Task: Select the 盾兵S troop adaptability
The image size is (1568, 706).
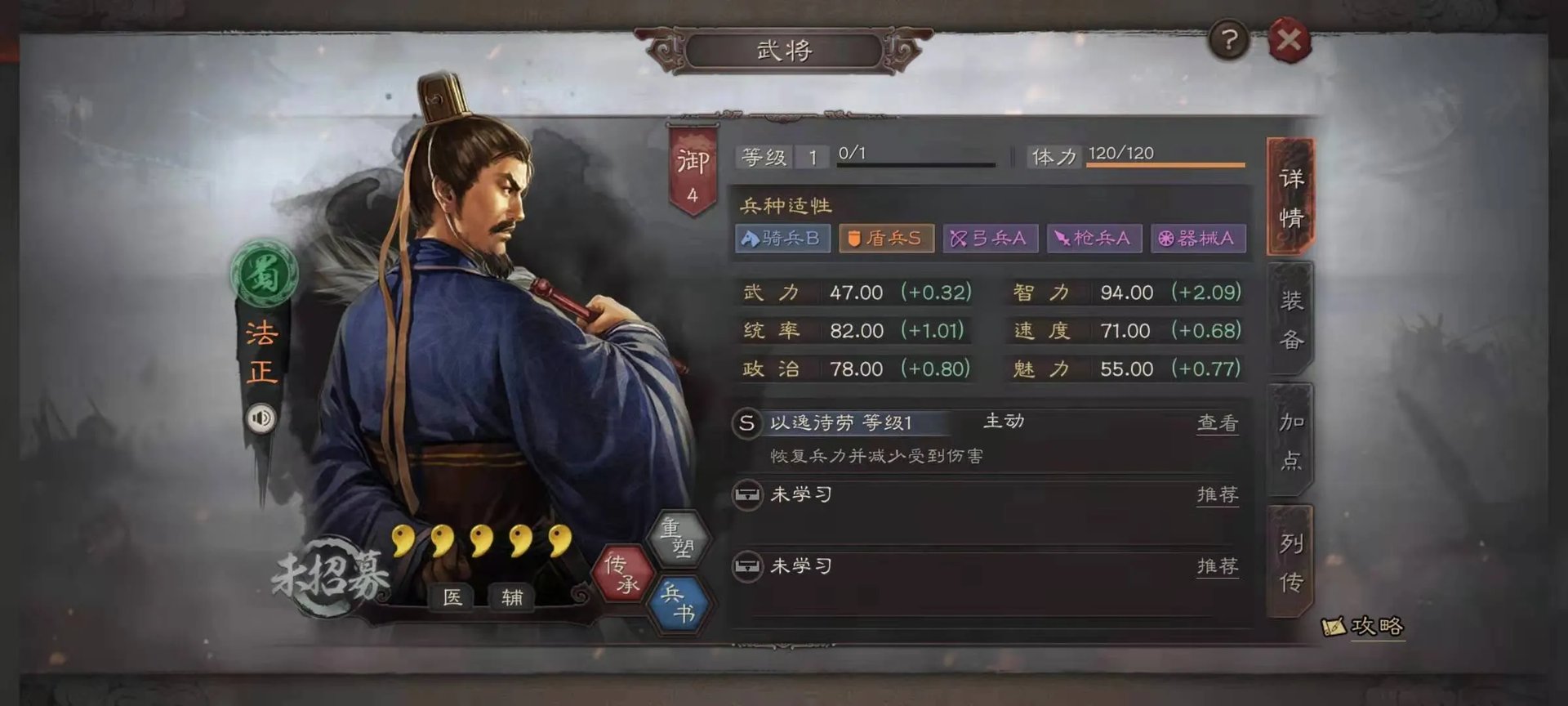Action: (887, 239)
